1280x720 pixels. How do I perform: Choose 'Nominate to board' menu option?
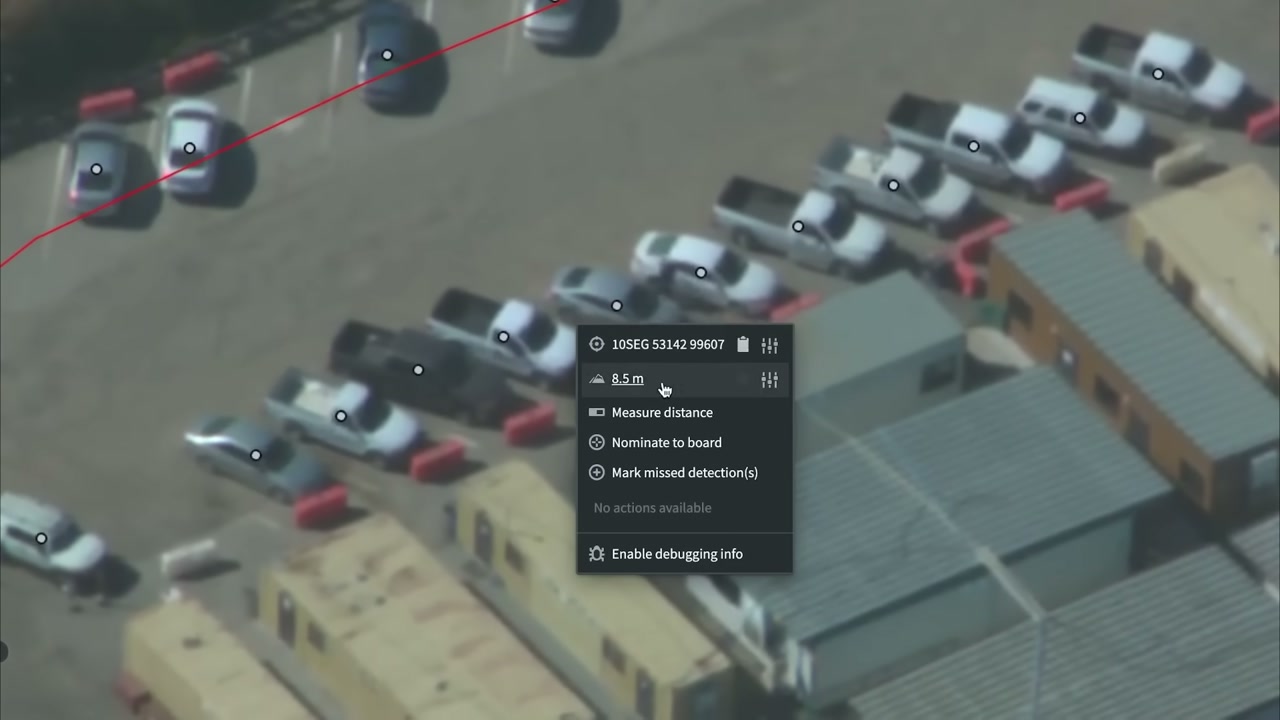pyautogui.click(x=666, y=442)
